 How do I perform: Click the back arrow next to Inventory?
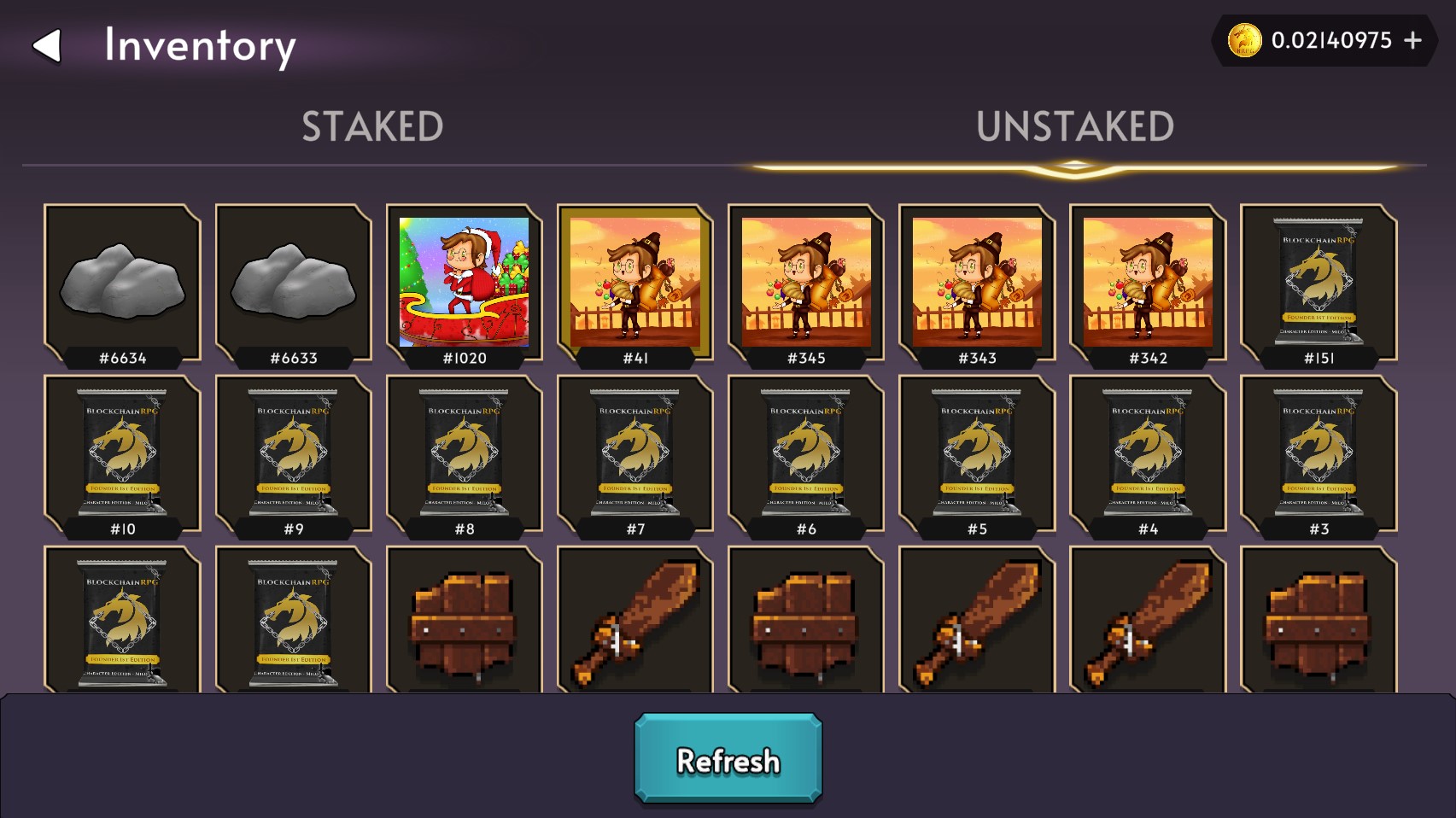(x=49, y=47)
